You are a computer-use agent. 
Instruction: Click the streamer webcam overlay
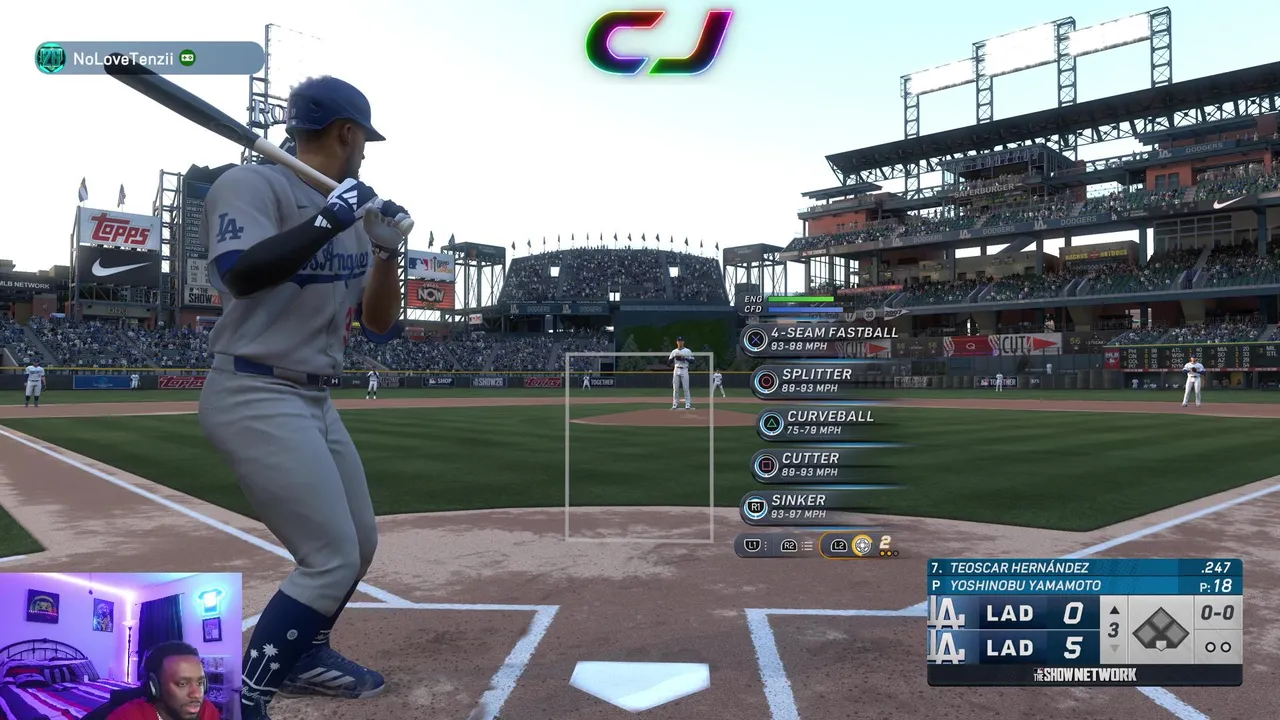coord(121,646)
